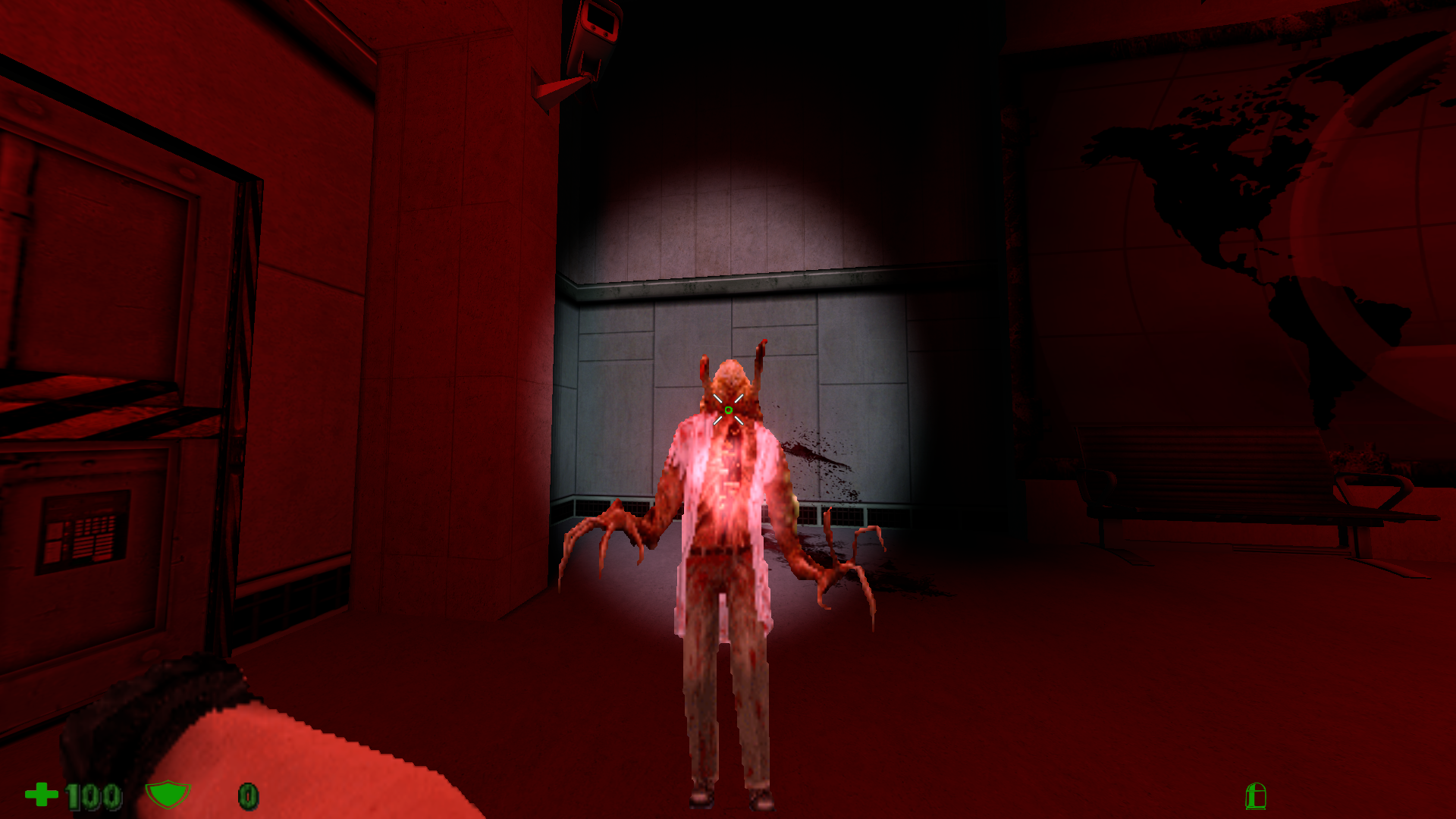The image size is (1456, 819).
Task: Click the keypad panel on the door
Action: click(87, 523)
